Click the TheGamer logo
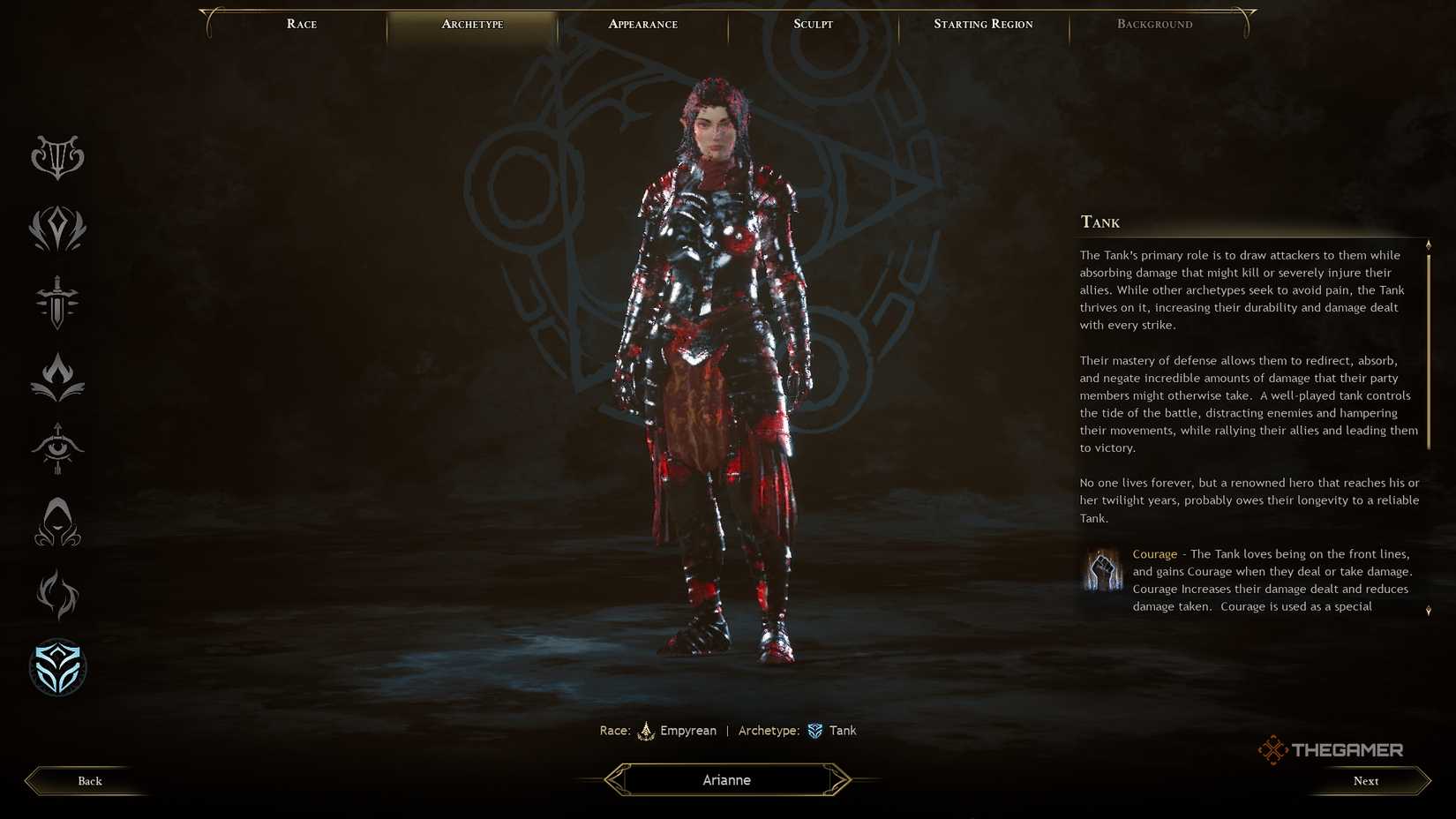This screenshot has height=819, width=1456. [1332, 749]
